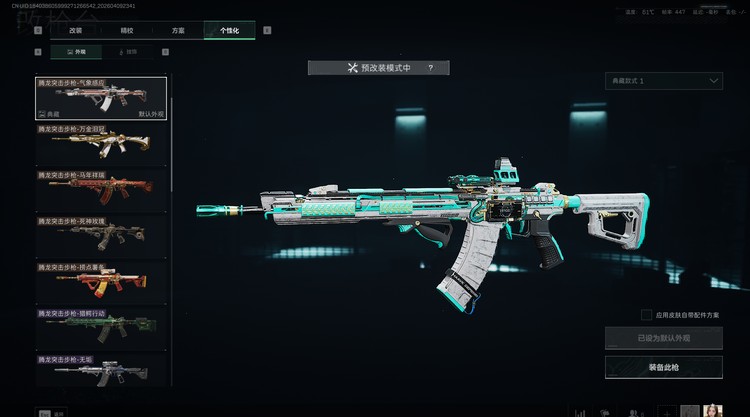
Task: Click the 已设为默认外观 button
Action: pyautogui.click(x=664, y=338)
